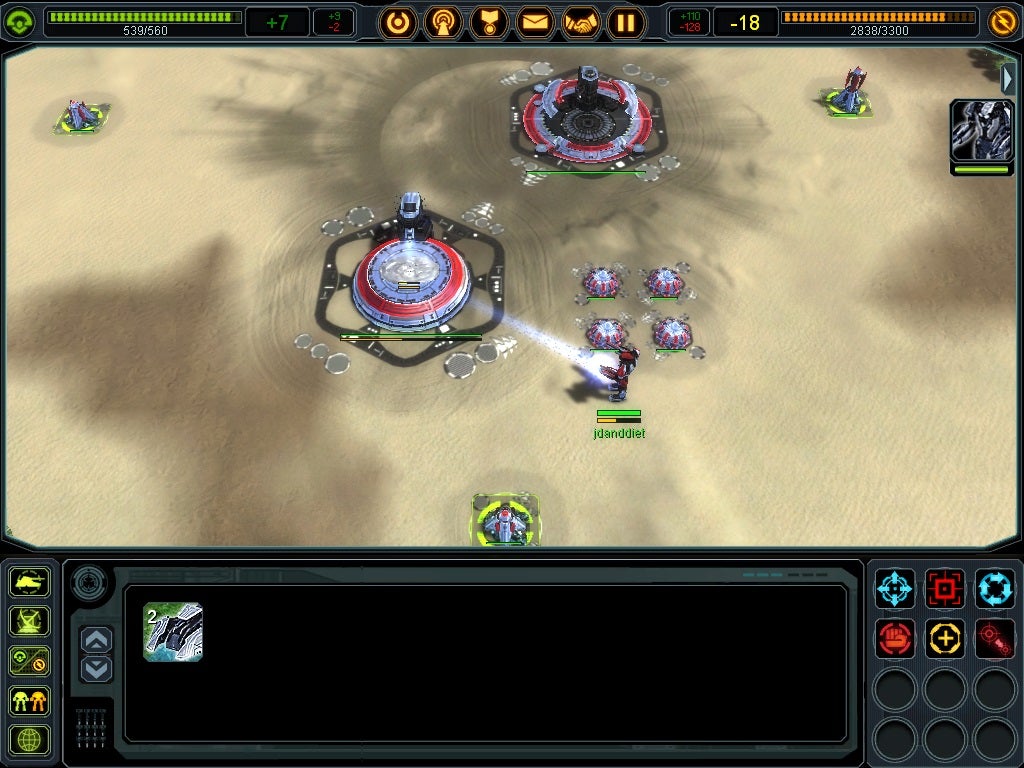Open the power-symbol game menu button
Viewport: 1024px width, 768px height.
point(398,22)
